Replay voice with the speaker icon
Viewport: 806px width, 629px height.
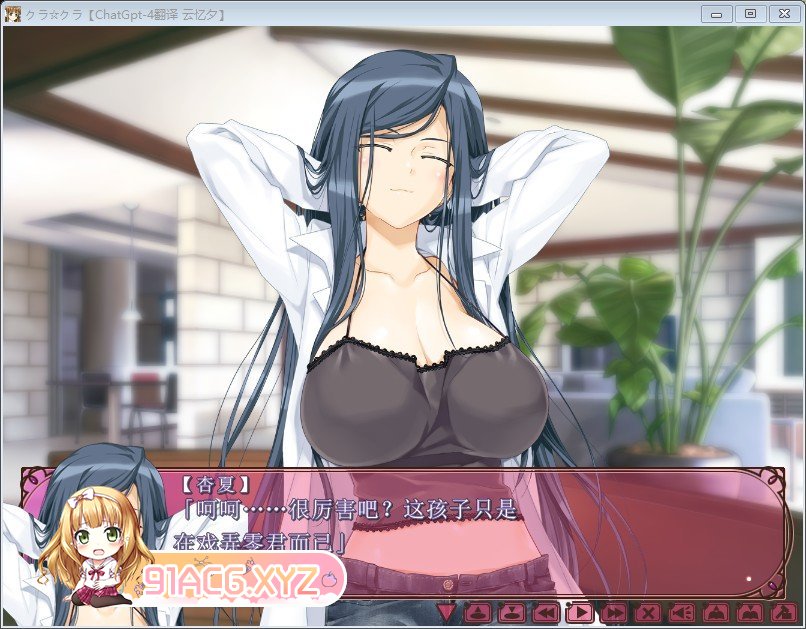pyautogui.click(x=682, y=612)
